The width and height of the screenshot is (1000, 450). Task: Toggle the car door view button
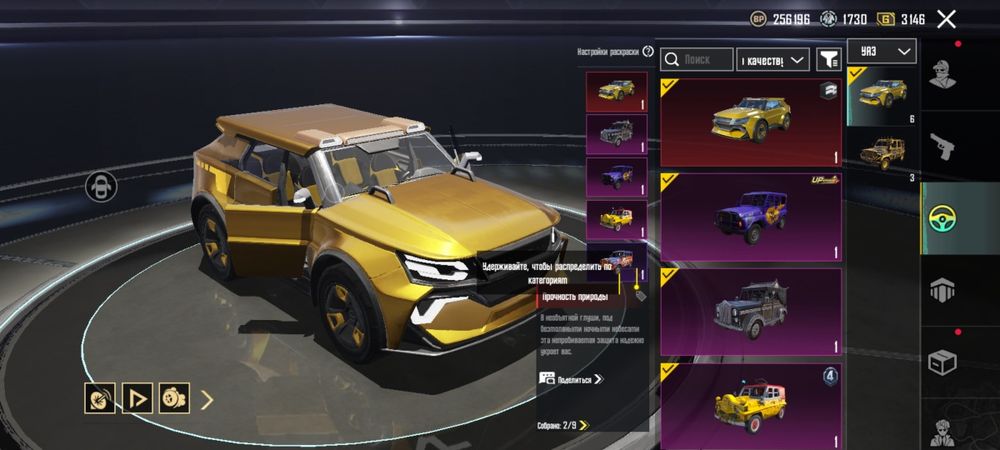(x=102, y=185)
